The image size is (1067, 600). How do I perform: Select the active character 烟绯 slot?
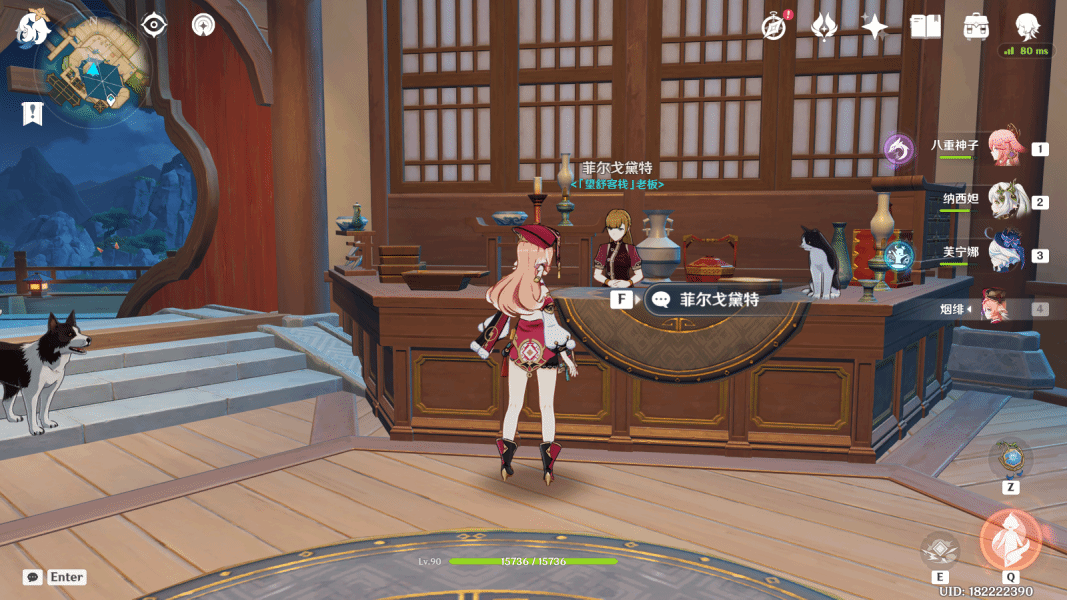click(x=996, y=307)
